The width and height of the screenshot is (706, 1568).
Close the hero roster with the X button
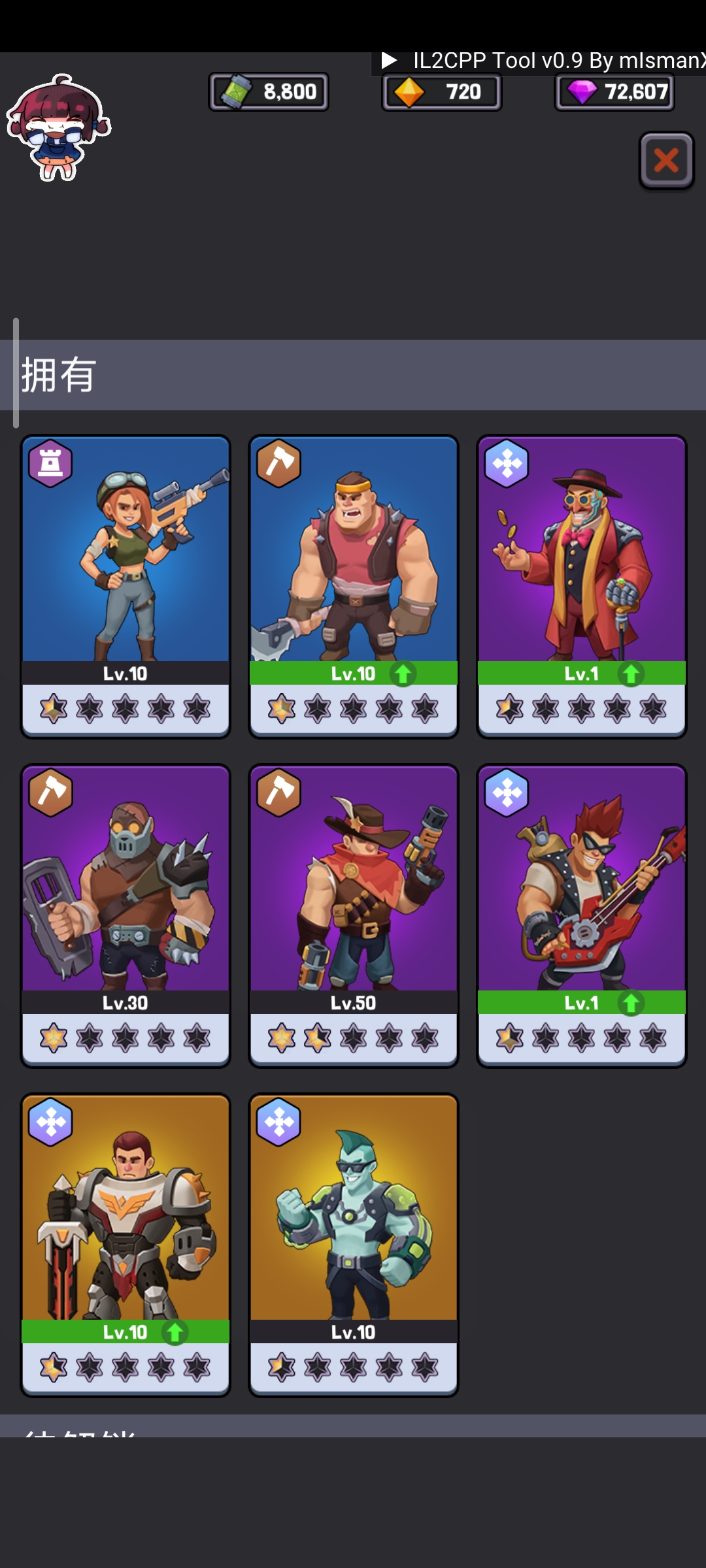tap(666, 161)
